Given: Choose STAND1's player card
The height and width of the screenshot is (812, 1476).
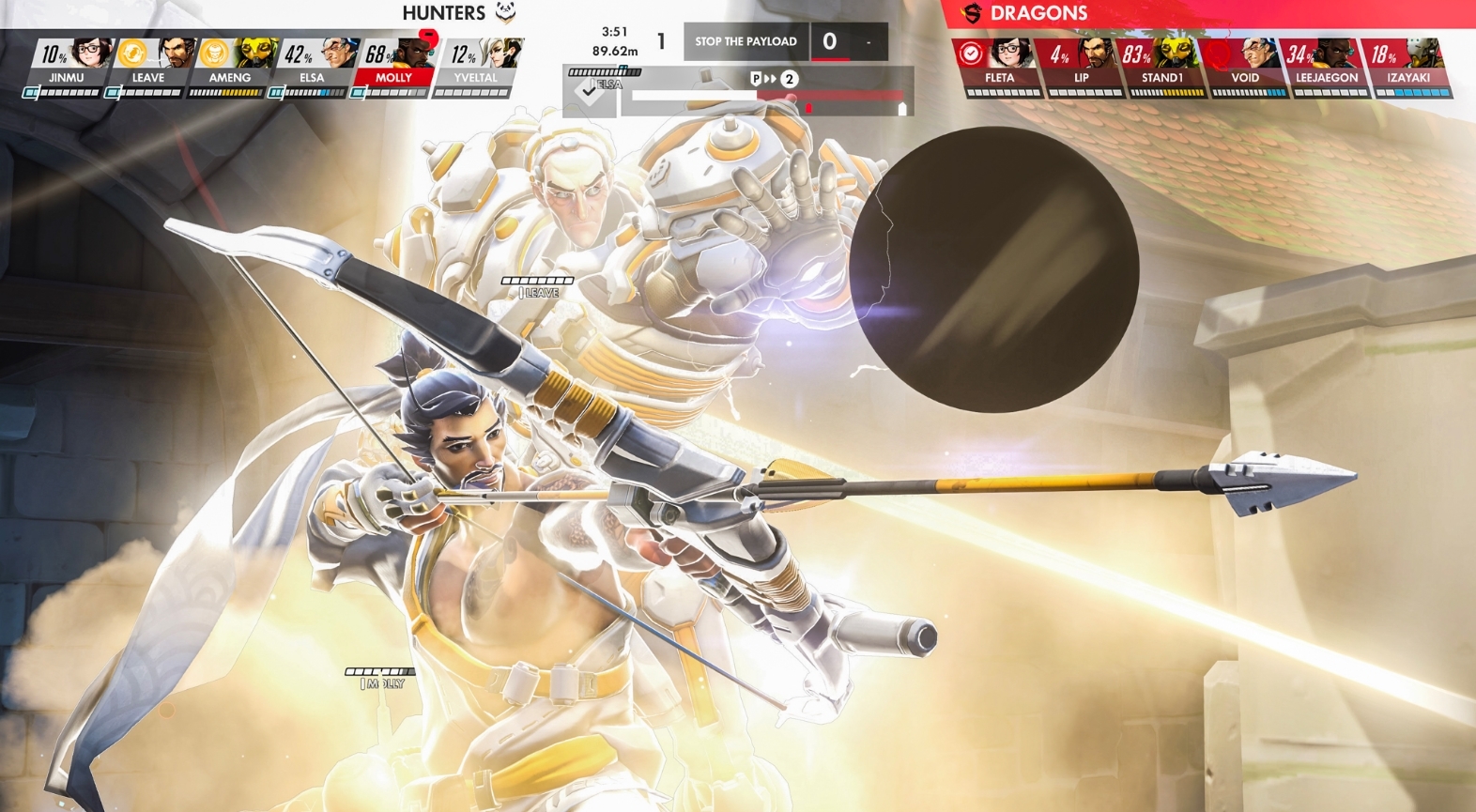Looking at the screenshot, I should [1162, 67].
